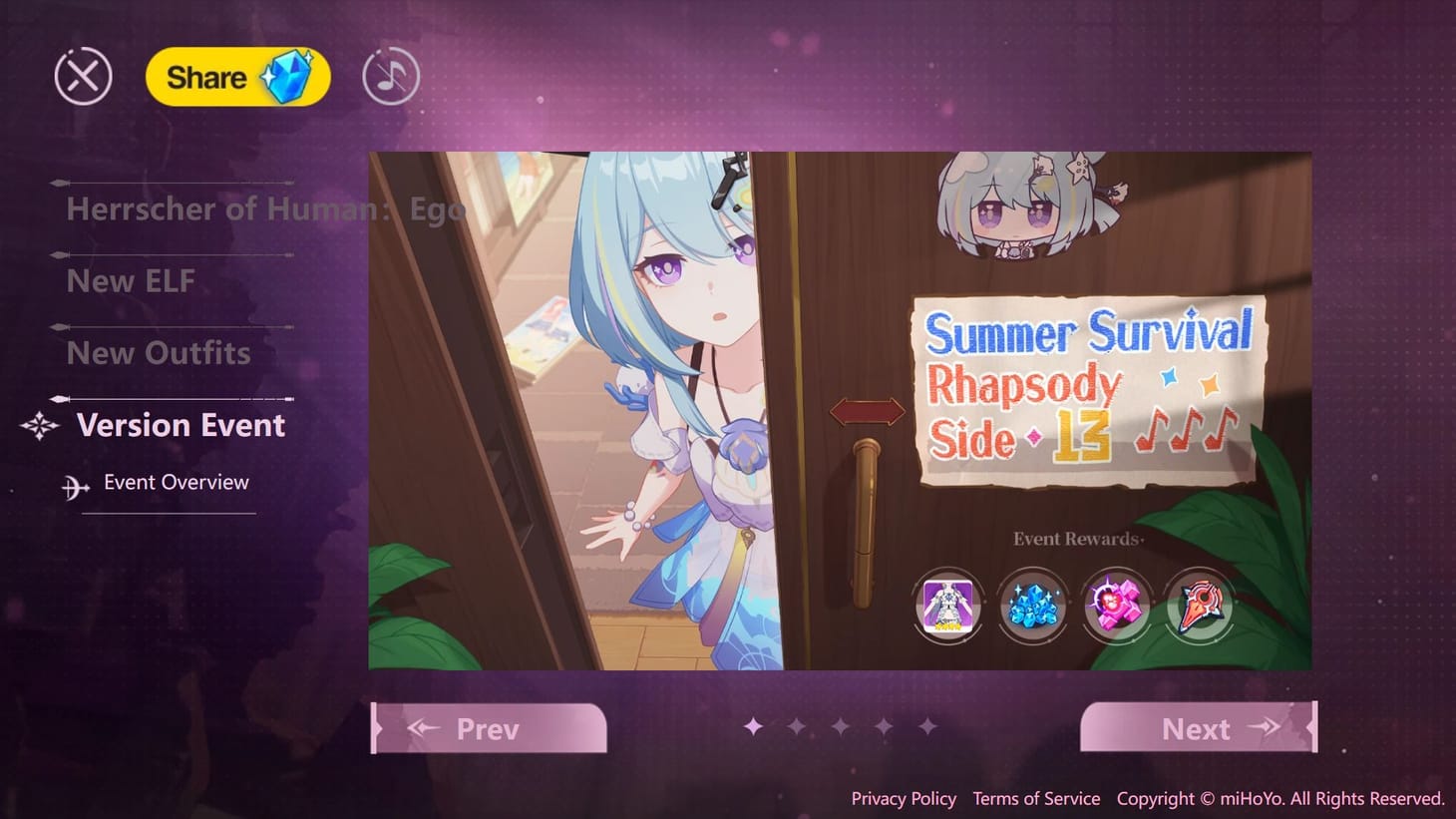This screenshot has width=1456, height=819.
Task: Click the crystal icon on the Share button
Action: pos(291,78)
